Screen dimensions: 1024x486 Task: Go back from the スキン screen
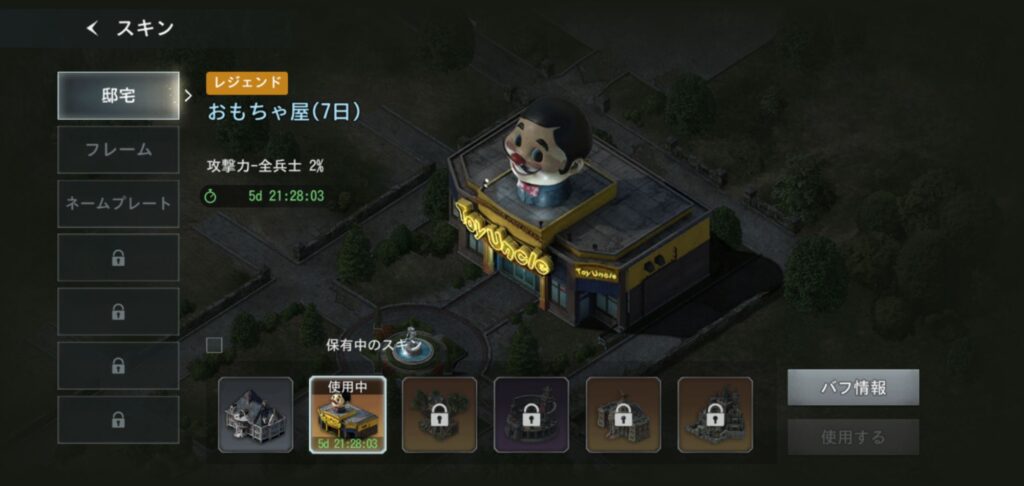[93, 29]
